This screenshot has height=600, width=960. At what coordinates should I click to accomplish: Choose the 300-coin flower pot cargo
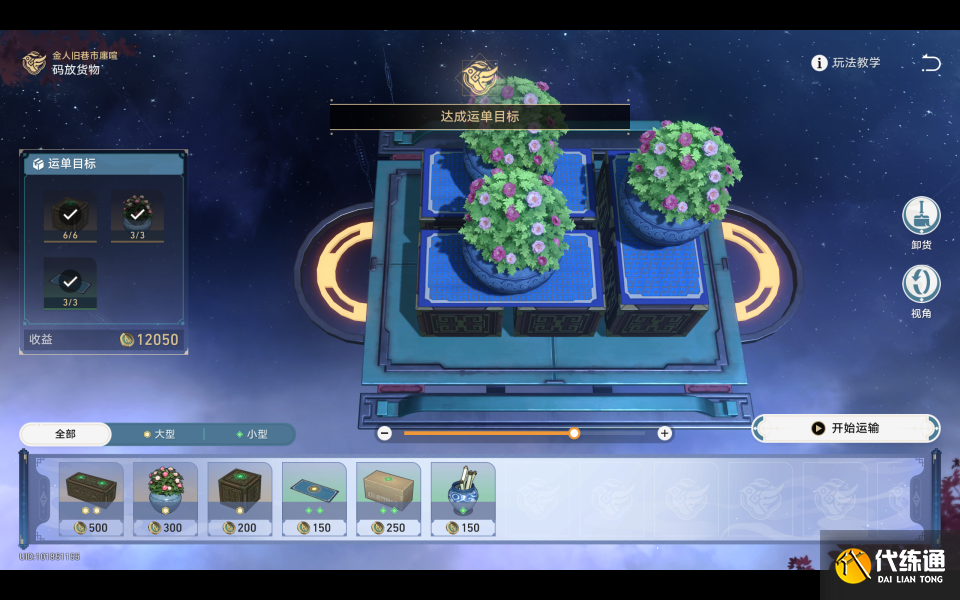click(x=165, y=498)
